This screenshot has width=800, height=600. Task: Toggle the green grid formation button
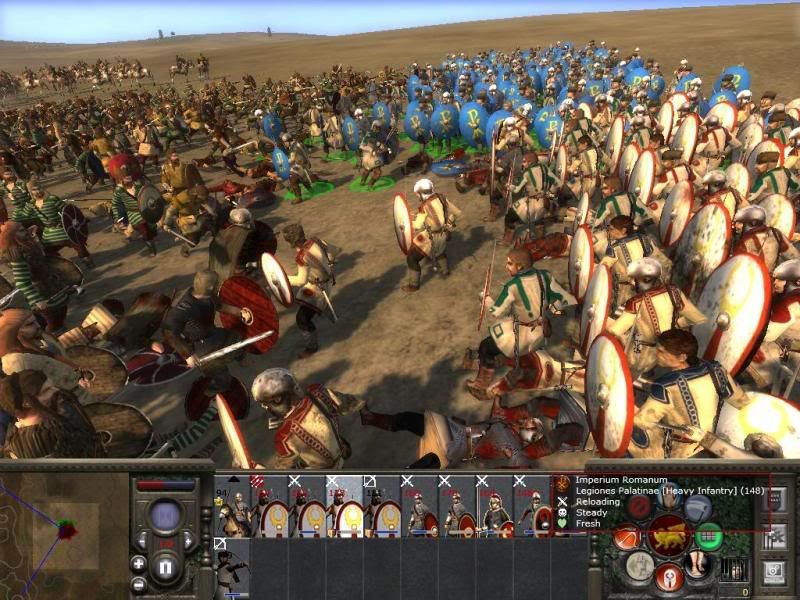coord(709,537)
